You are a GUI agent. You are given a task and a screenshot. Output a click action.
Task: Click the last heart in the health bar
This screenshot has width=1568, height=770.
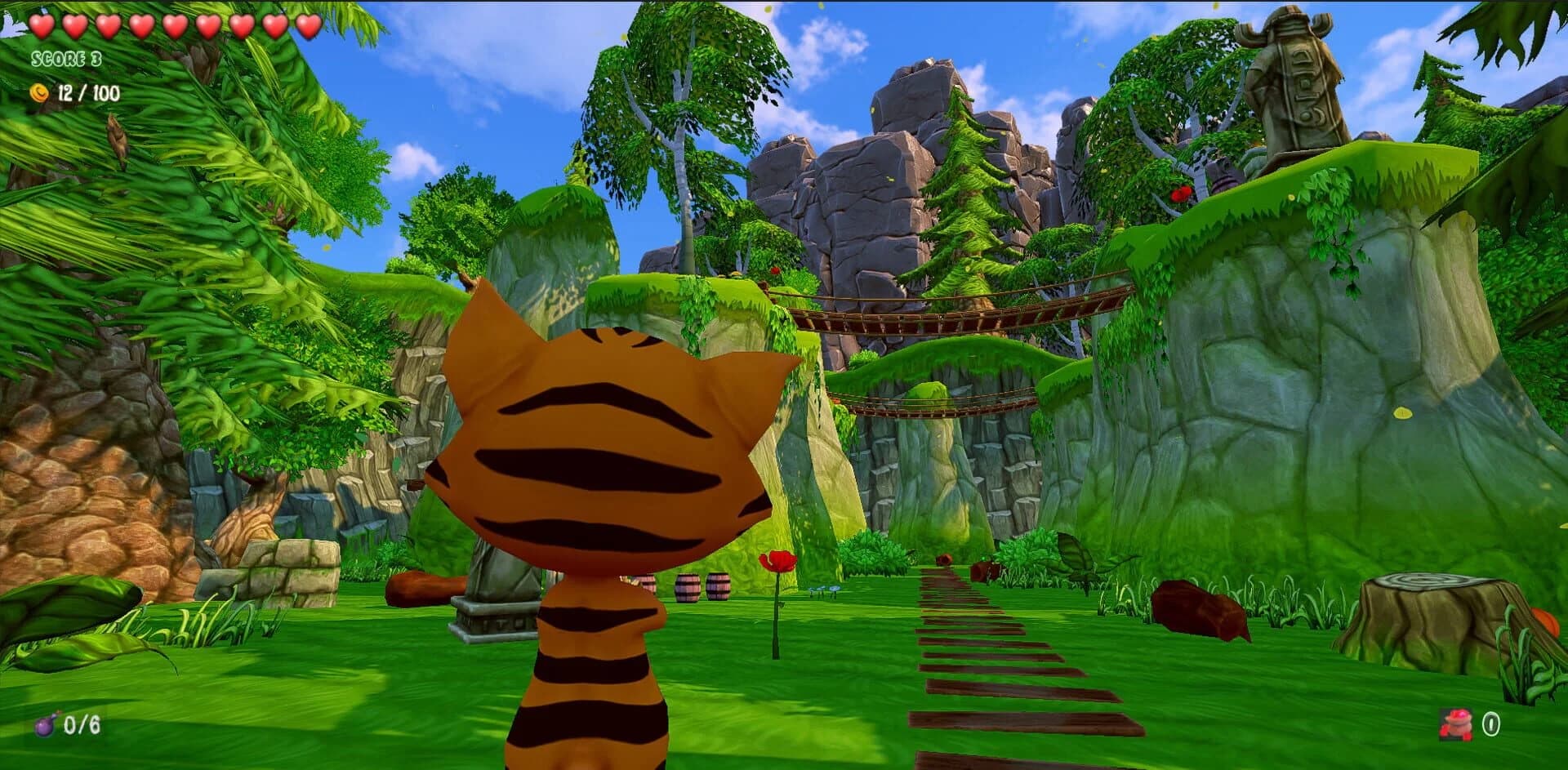point(307,27)
